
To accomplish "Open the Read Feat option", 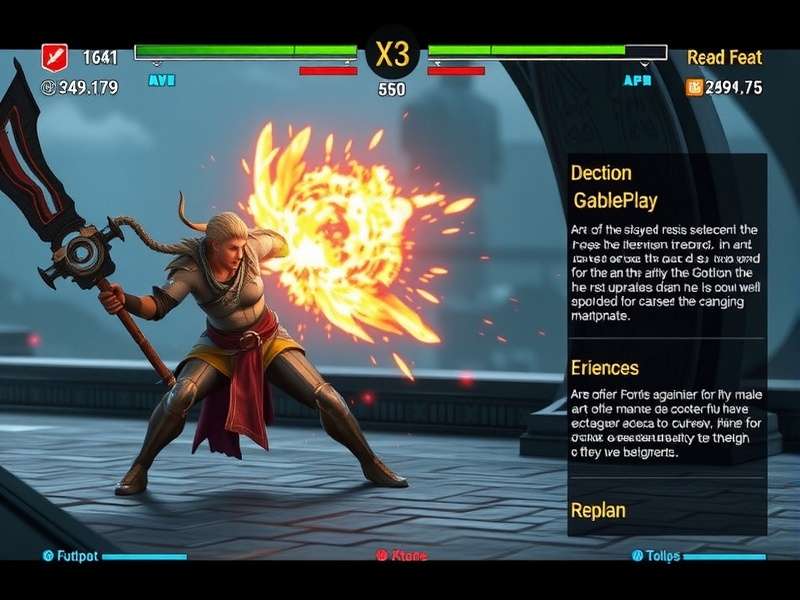I will click(x=724, y=58).
